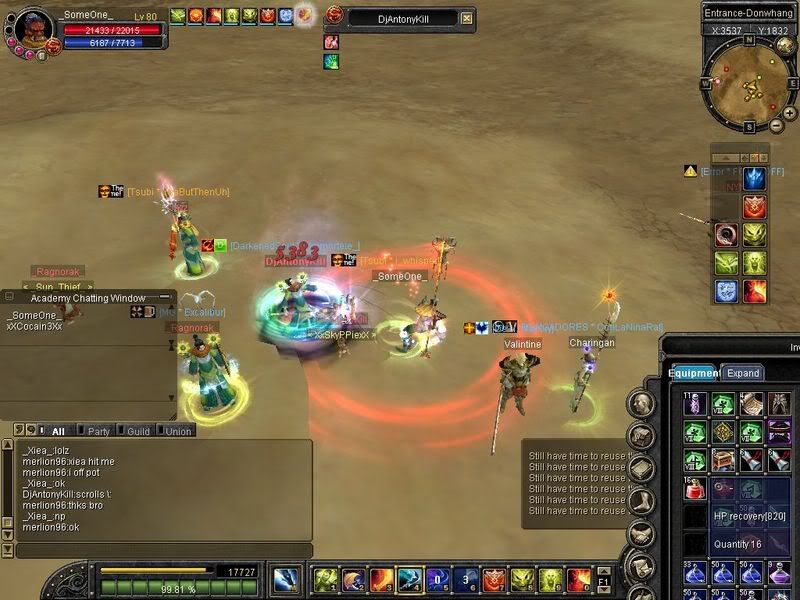Image resolution: width=800 pixels, height=600 pixels.
Task: Switch to the Equipment tab
Action: tap(693, 373)
